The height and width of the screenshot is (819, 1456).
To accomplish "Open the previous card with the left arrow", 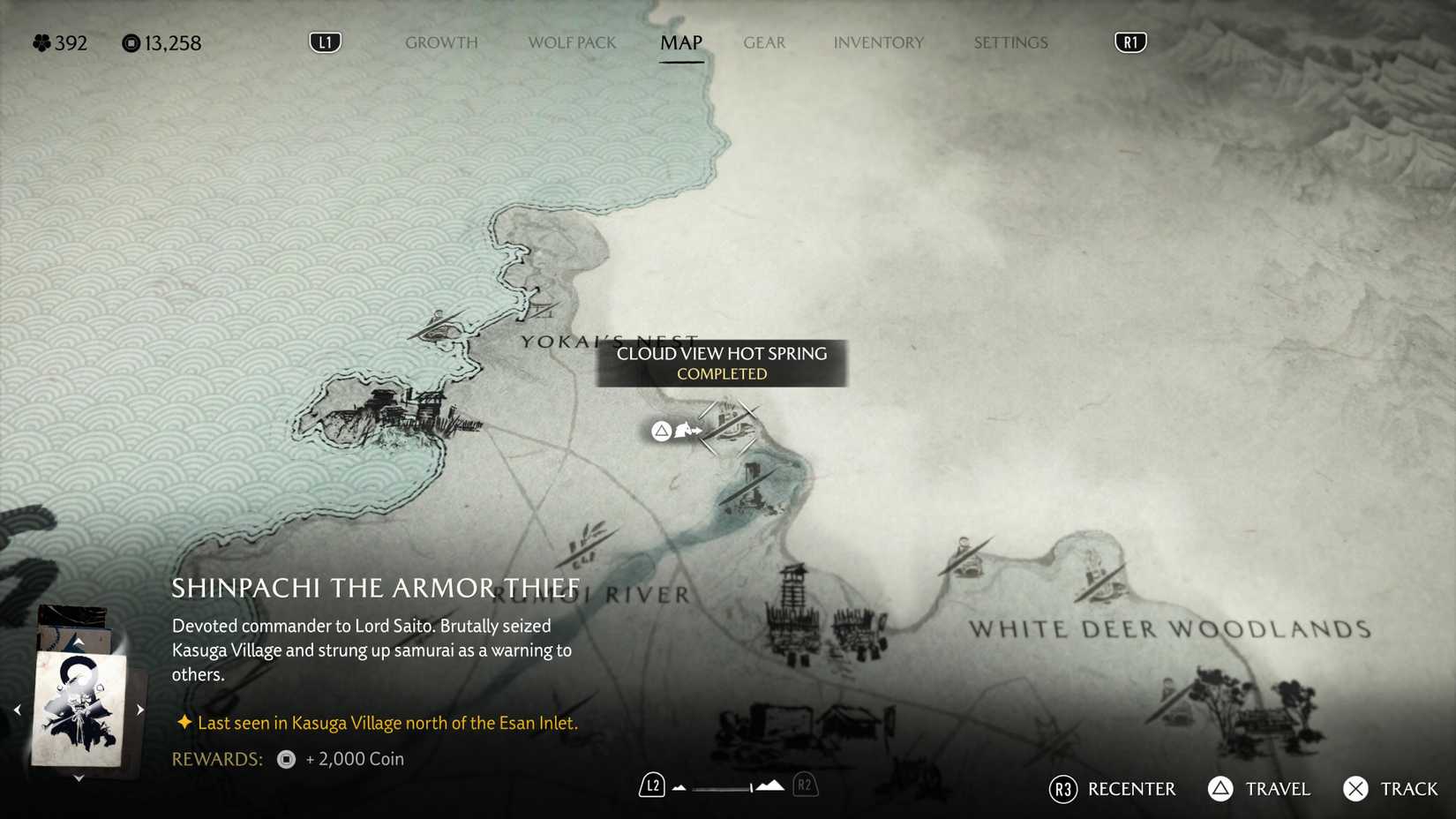I will pyautogui.click(x=18, y=709).
